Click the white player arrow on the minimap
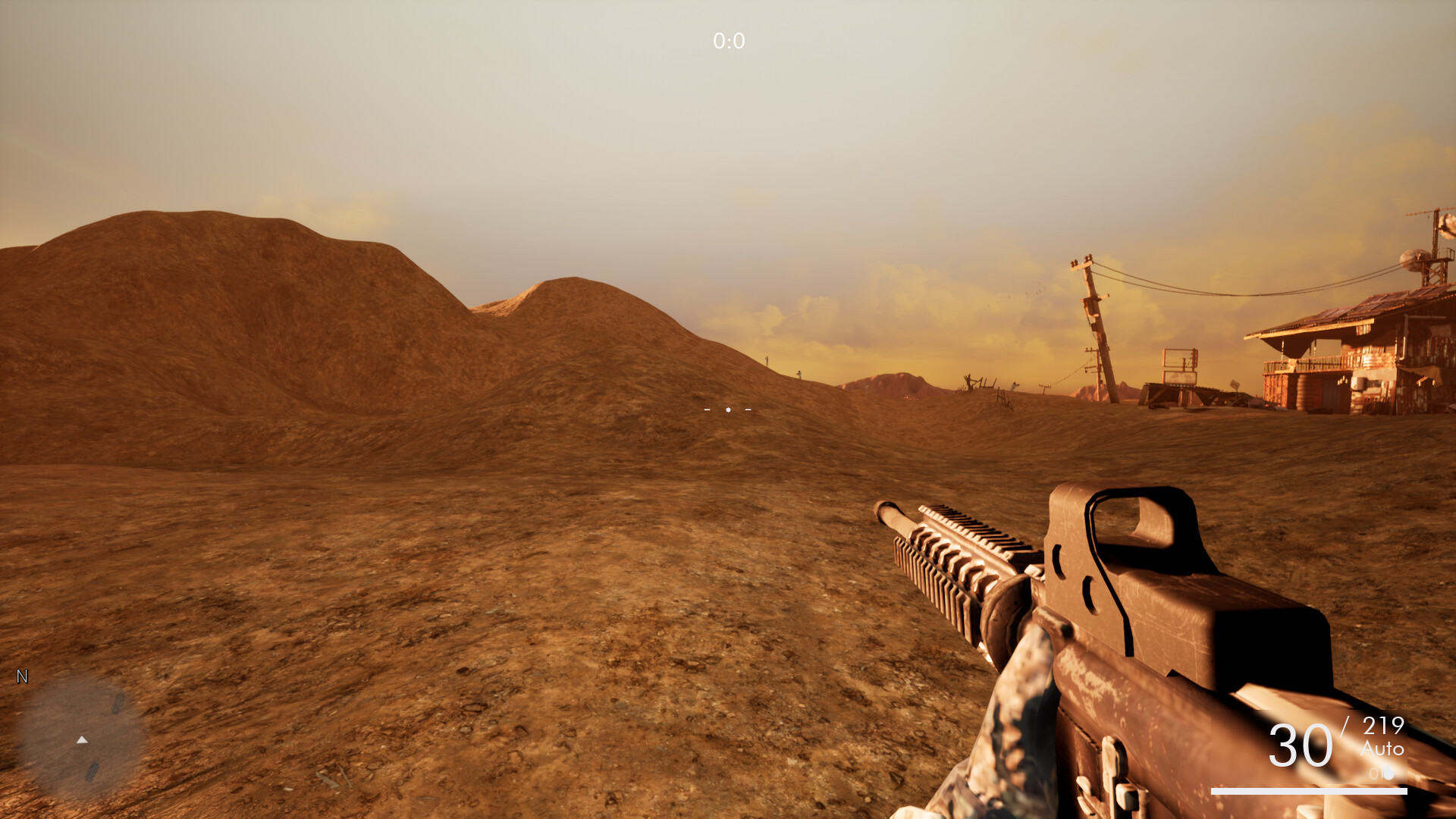Image resolution: width=1456 pixels, height=819 pixels. (82, 739)
